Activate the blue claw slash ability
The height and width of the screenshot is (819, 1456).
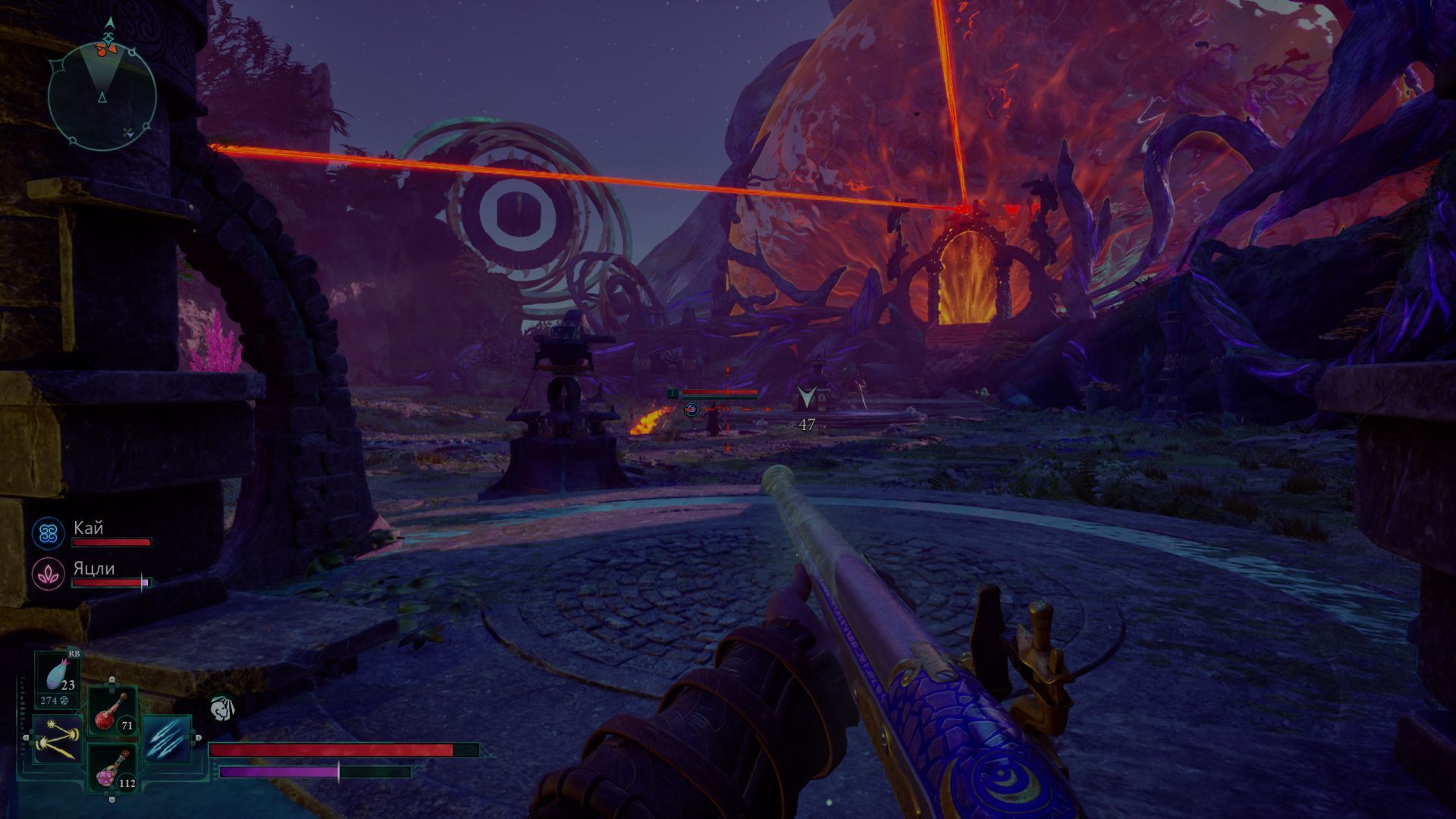pyautogui.click(x=165, y=738)
